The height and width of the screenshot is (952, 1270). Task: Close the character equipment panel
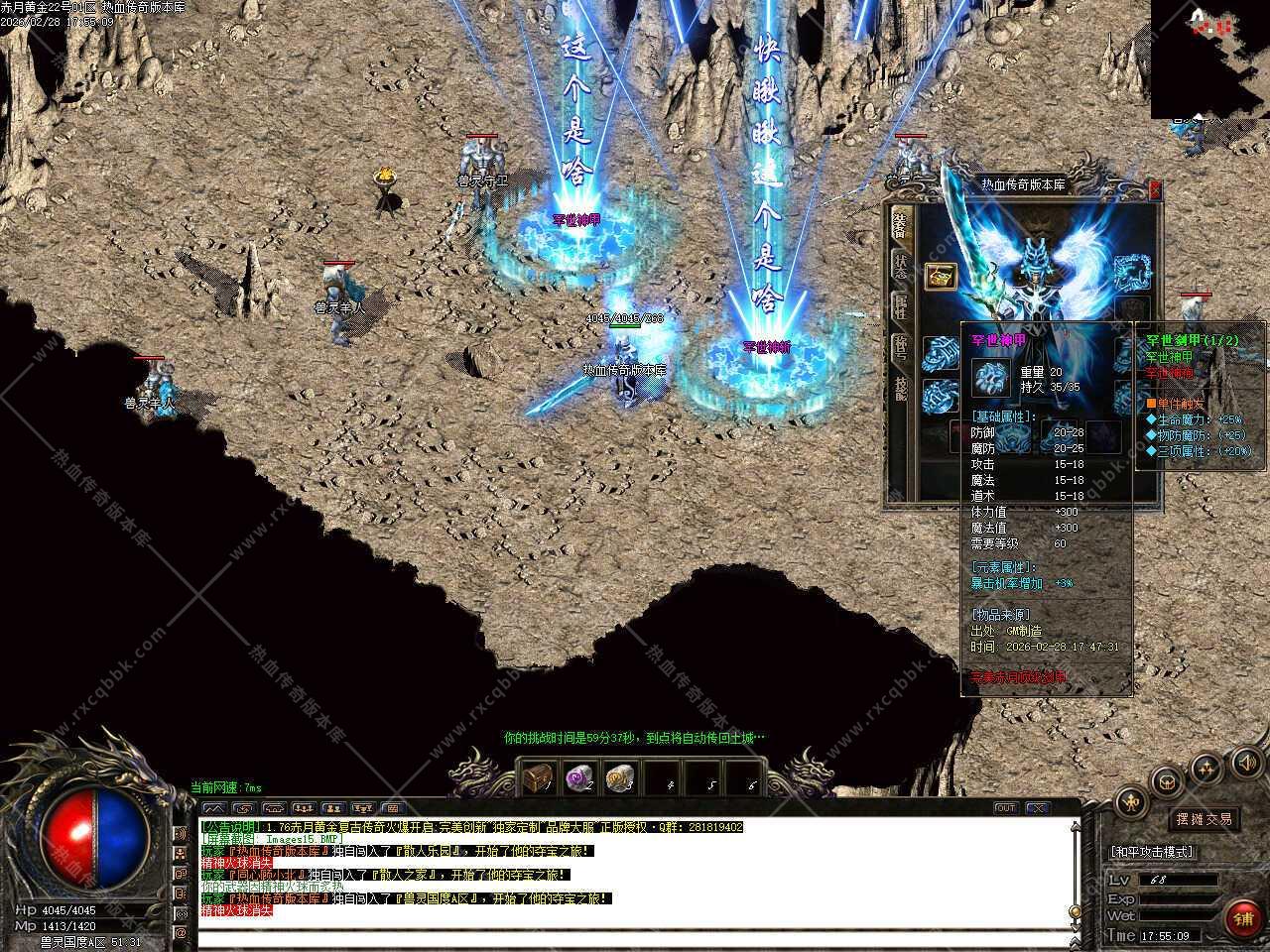[1155, 188]
